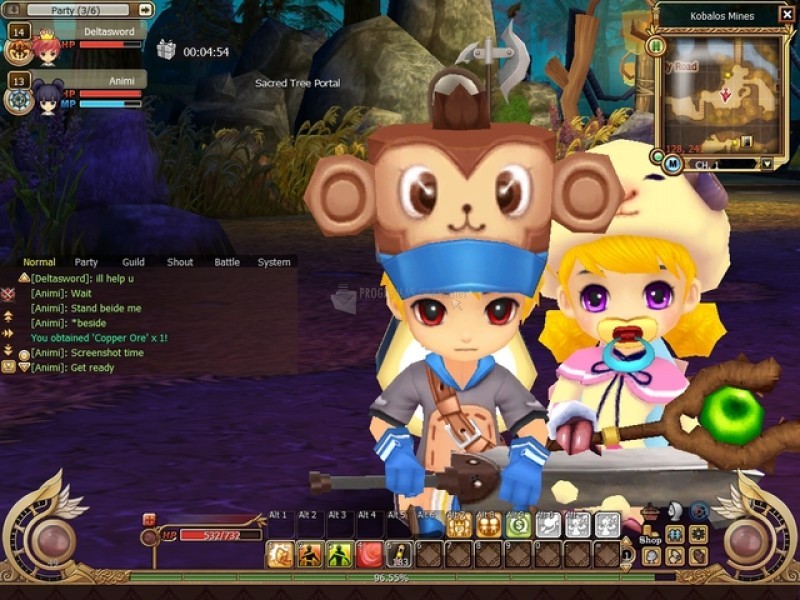Open the channel dropdown next to CH. 1
The width and height of the screenshot is (800, 600).
766,164
